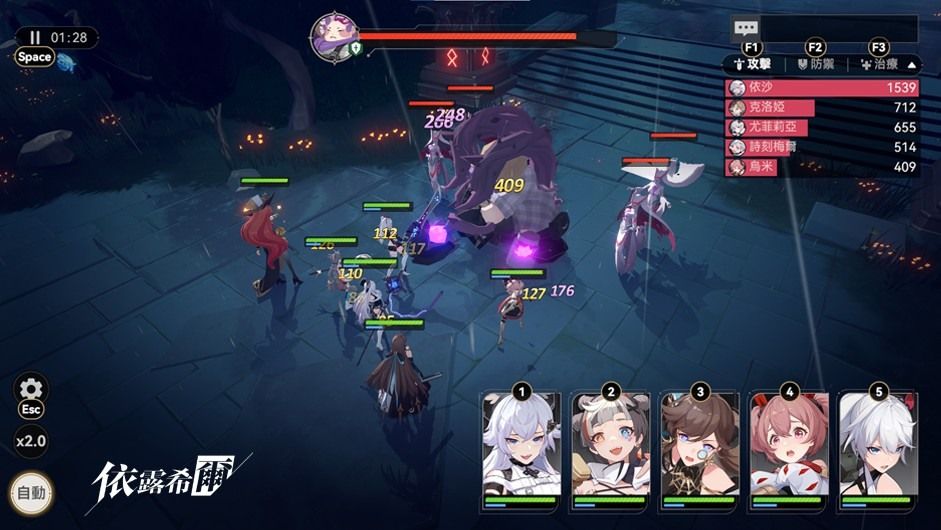The width and height of the screenshot is (941, 530).
Task: Activate character card 2 with grey-haired girl
Action: pos(610,446)
